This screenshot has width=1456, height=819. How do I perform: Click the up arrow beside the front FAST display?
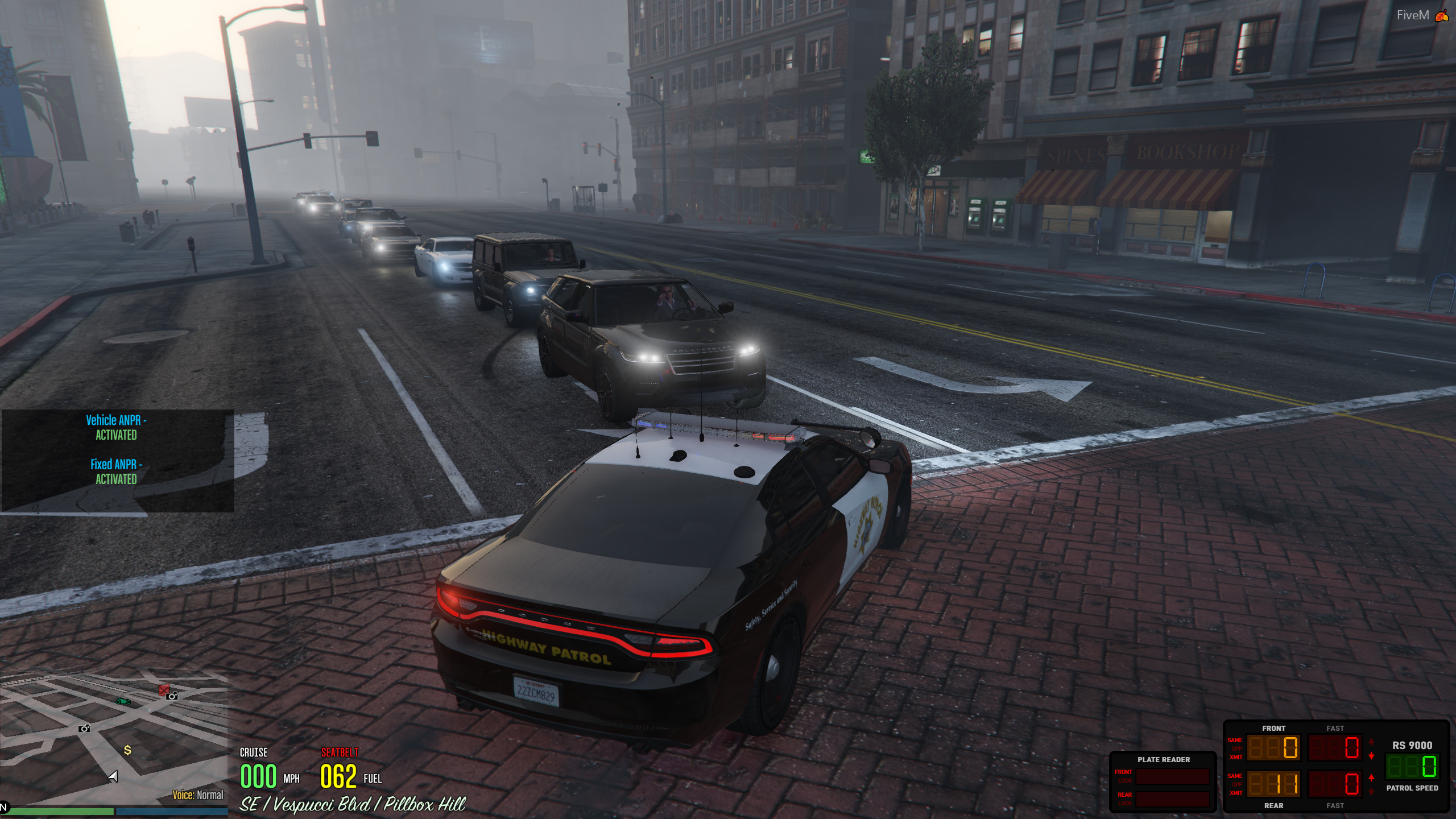pyautogui.click(x=1371, y=742)
